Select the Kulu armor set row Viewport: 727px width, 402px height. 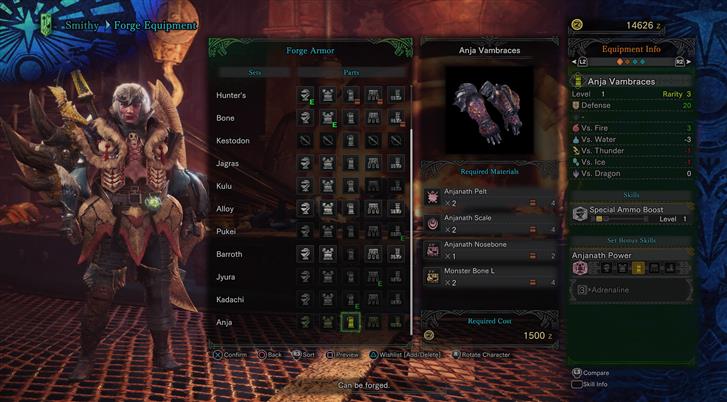[225, 186]
